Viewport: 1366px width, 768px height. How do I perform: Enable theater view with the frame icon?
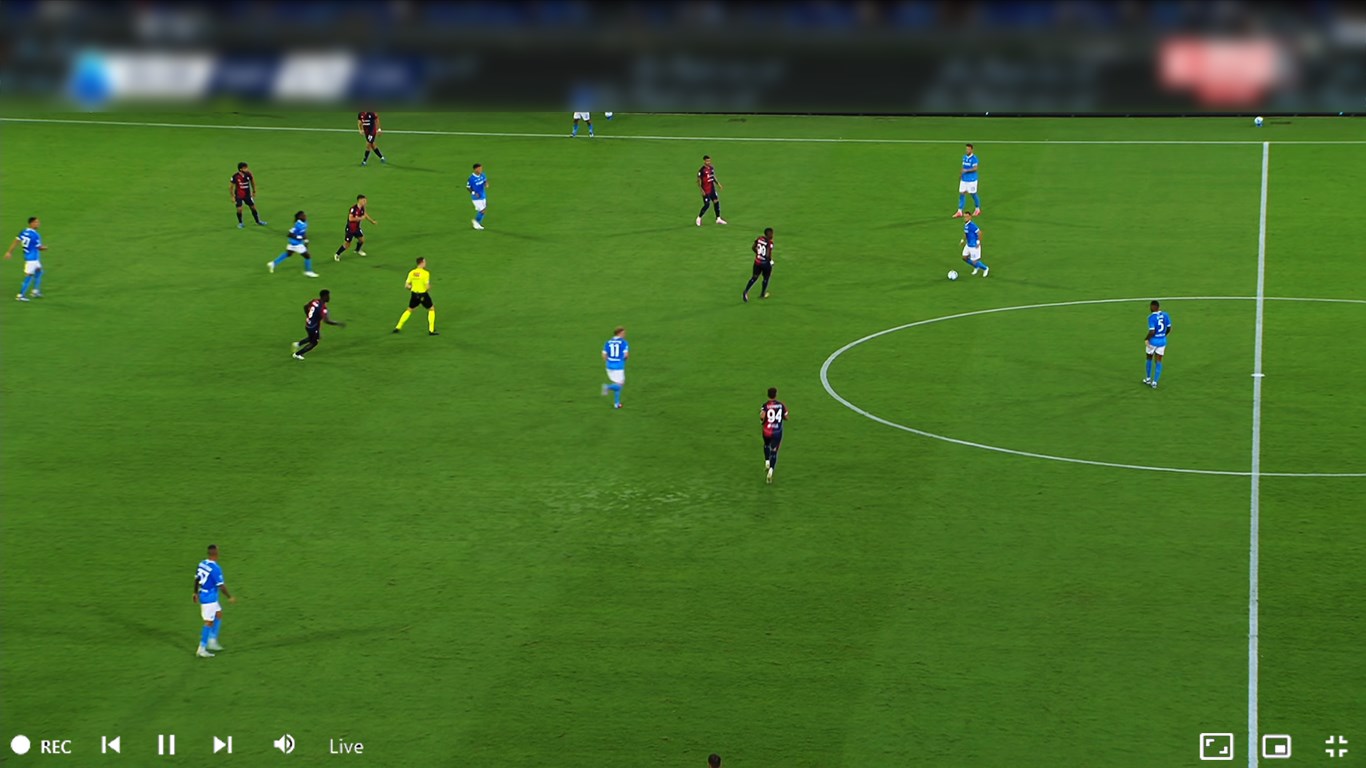tap(1216, 745)
